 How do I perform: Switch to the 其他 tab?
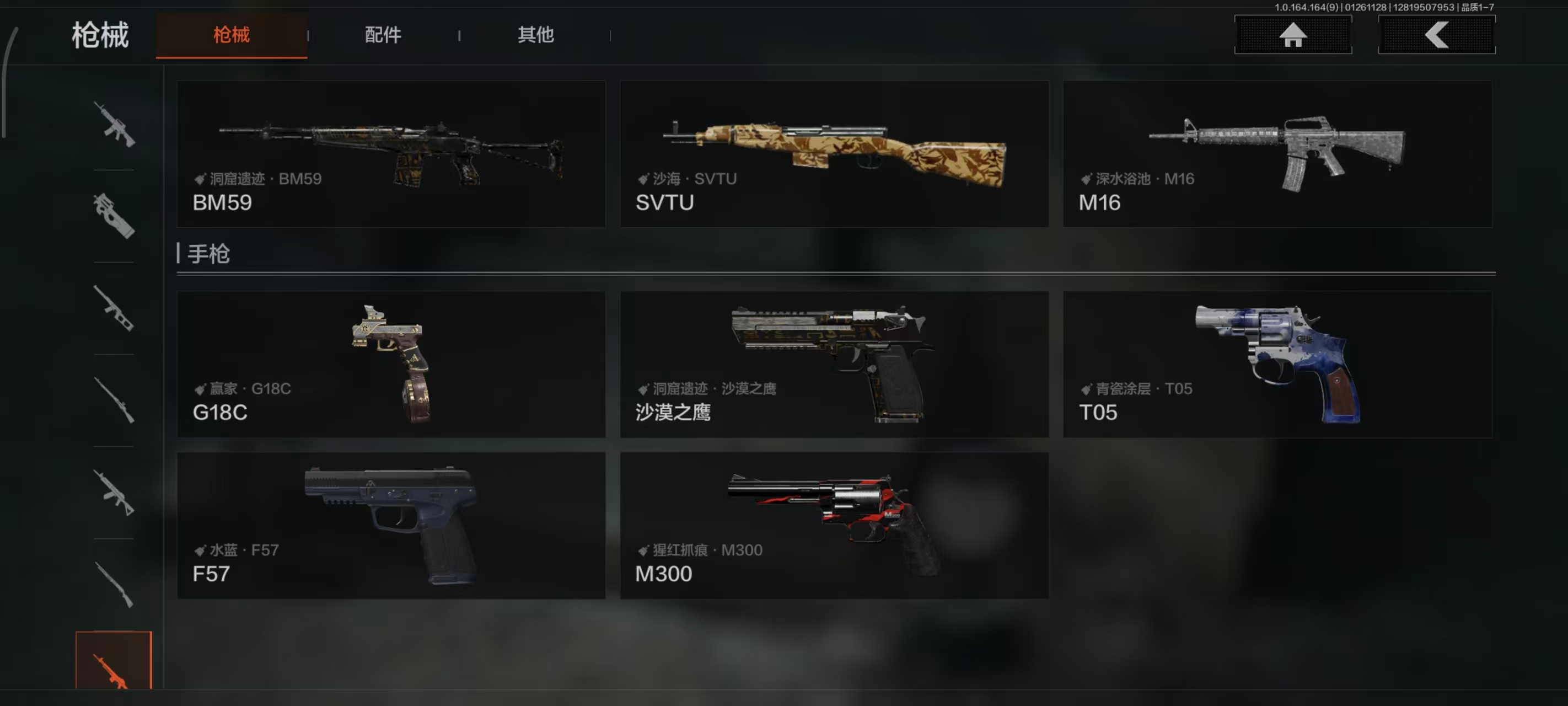point(536,35)
